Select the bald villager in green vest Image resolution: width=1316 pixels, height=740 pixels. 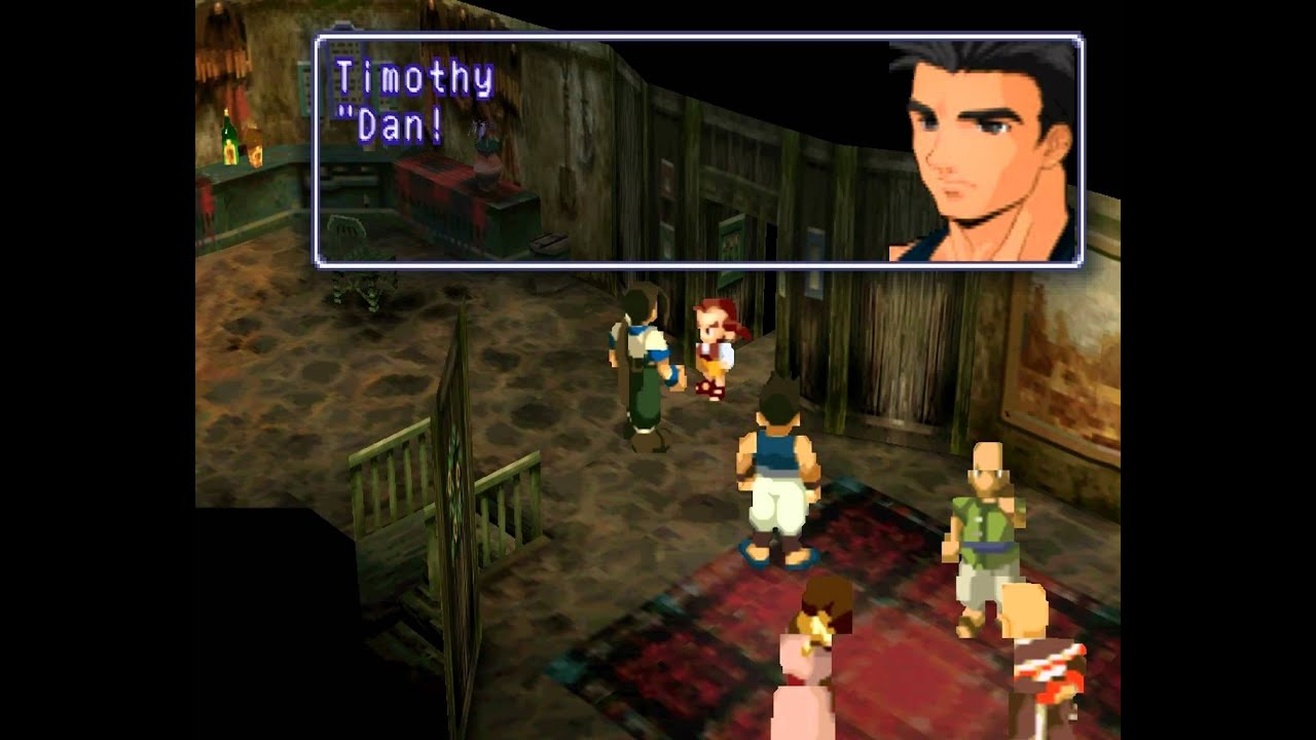(985, 520)
